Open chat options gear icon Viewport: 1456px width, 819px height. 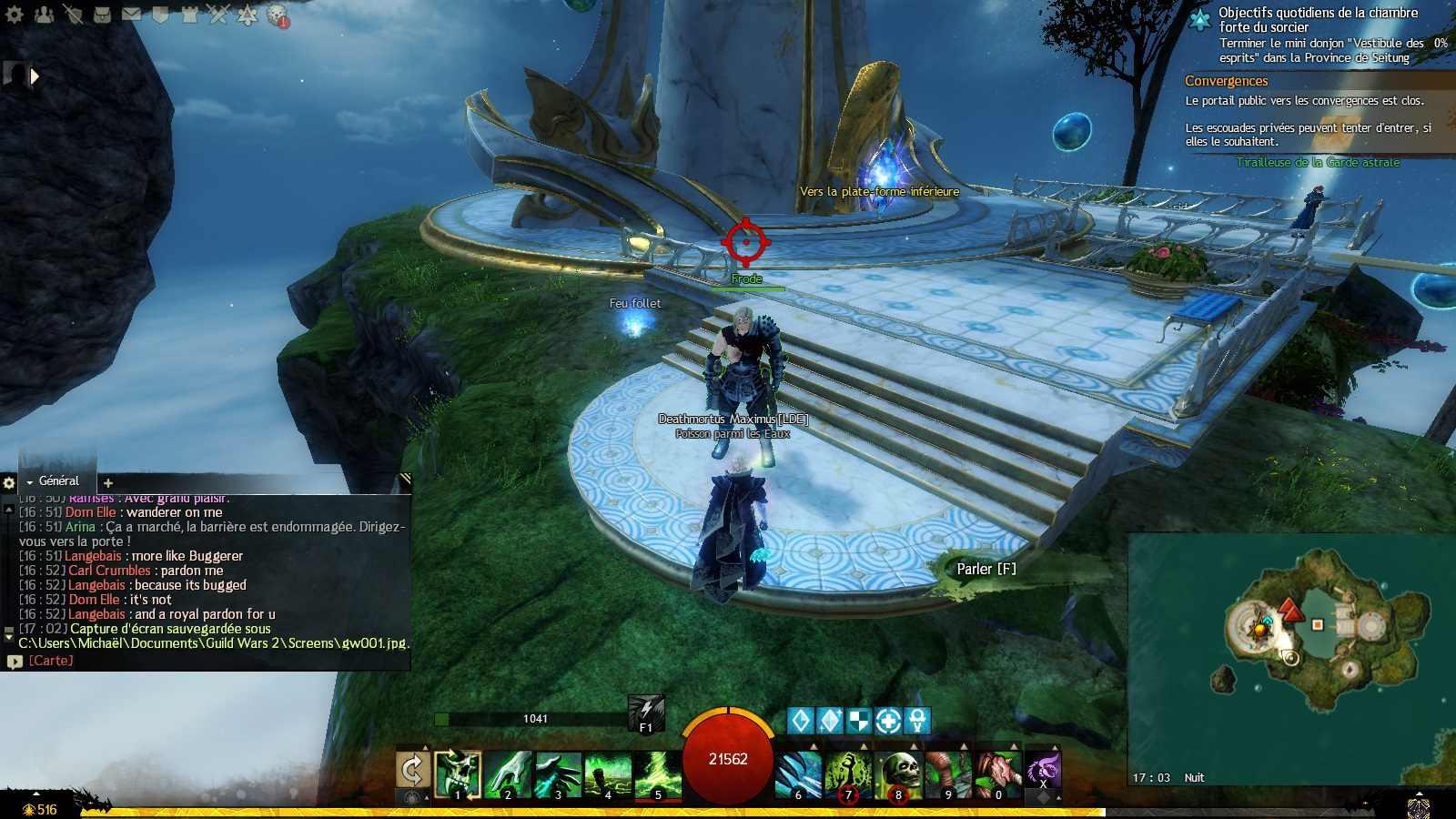pos(9,483)
